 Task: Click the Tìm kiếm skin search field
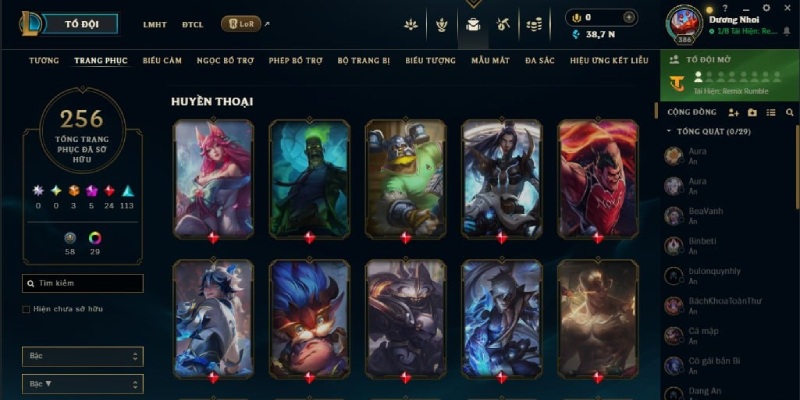tap(83, 283)
